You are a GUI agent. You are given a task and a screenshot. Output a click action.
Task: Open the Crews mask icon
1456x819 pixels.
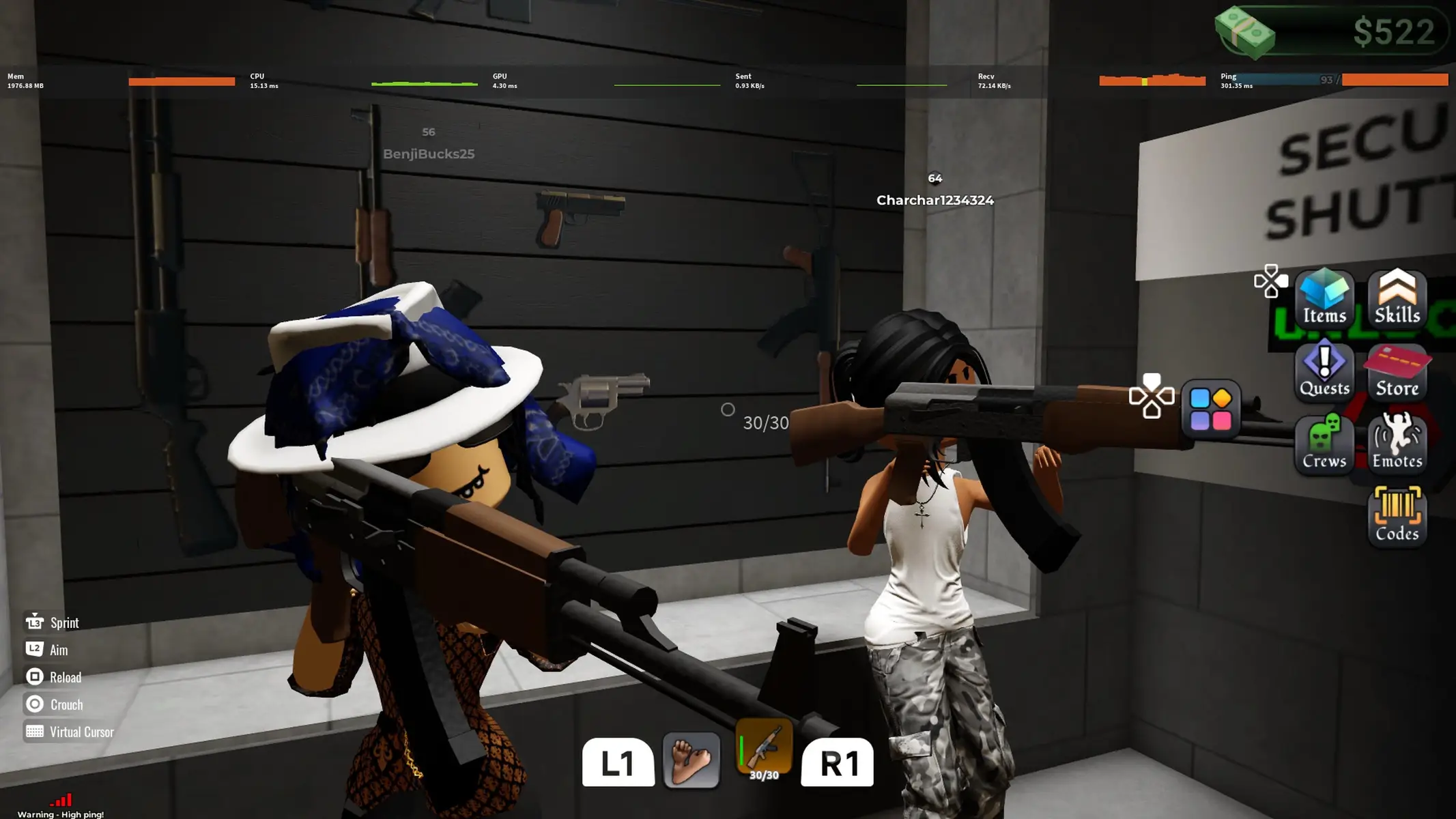click(1324, 444)
